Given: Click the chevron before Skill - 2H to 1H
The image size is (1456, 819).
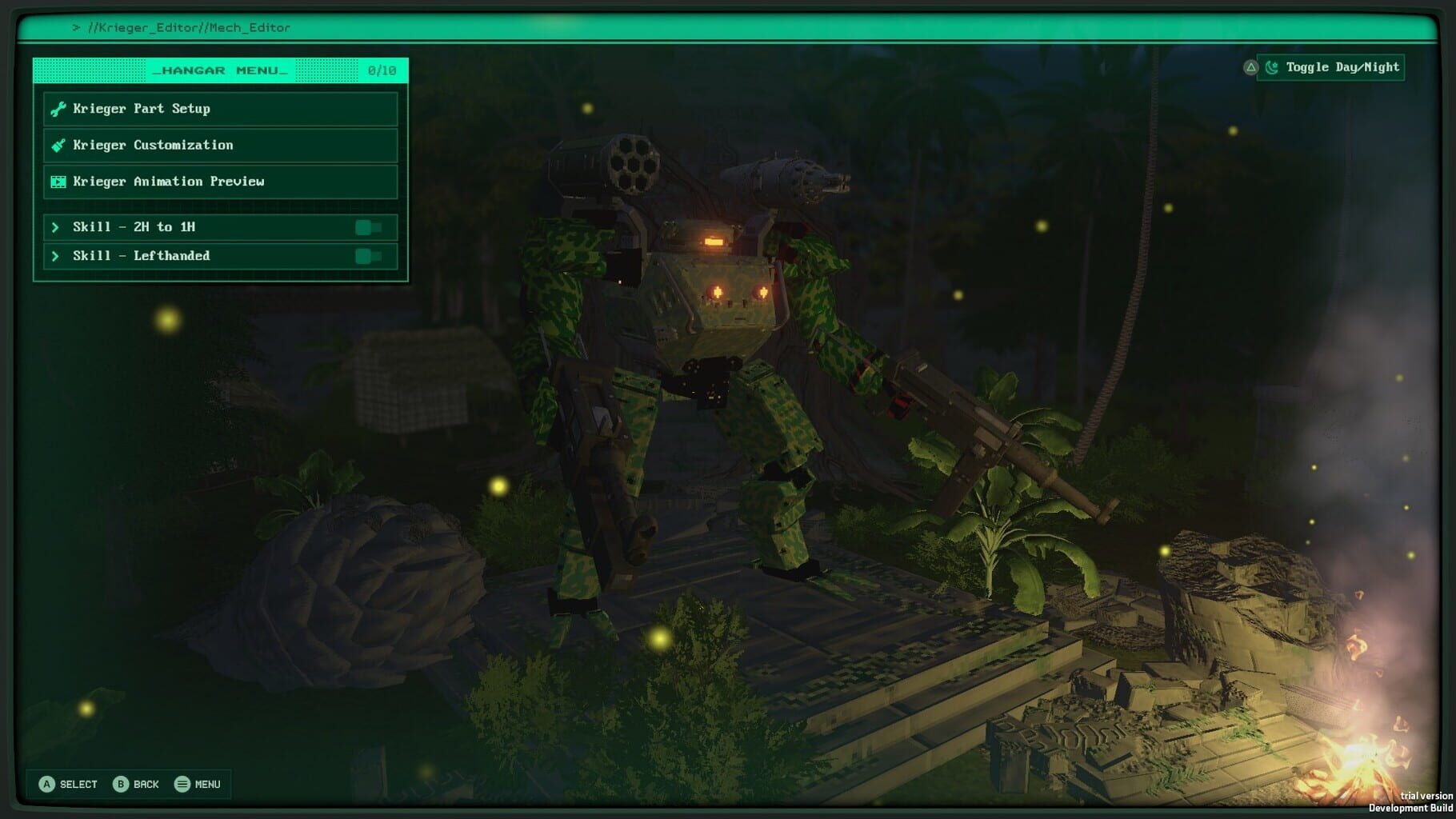Looking at the screenshot, I should click(55, 226).
